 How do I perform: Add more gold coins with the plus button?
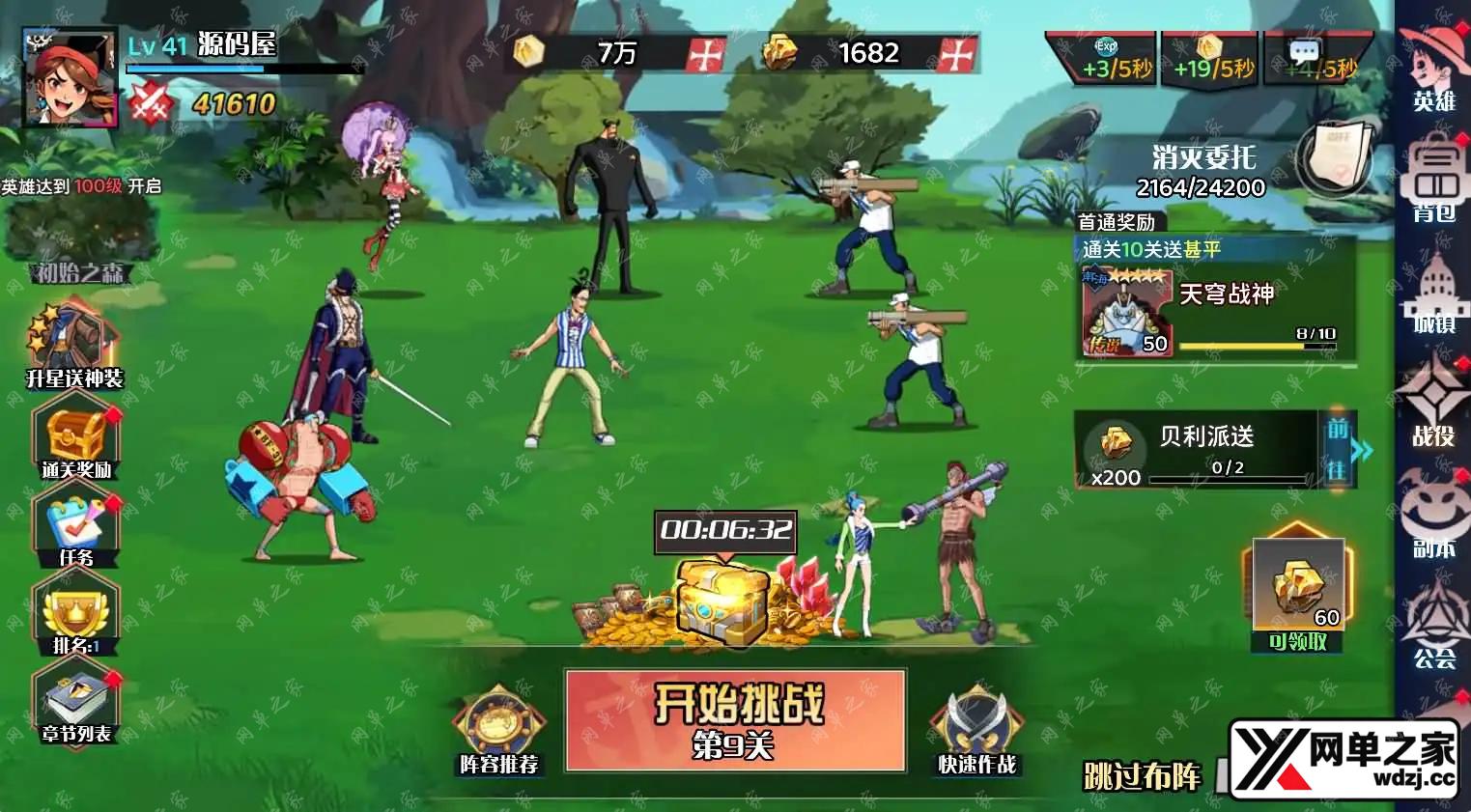point(704,54)
